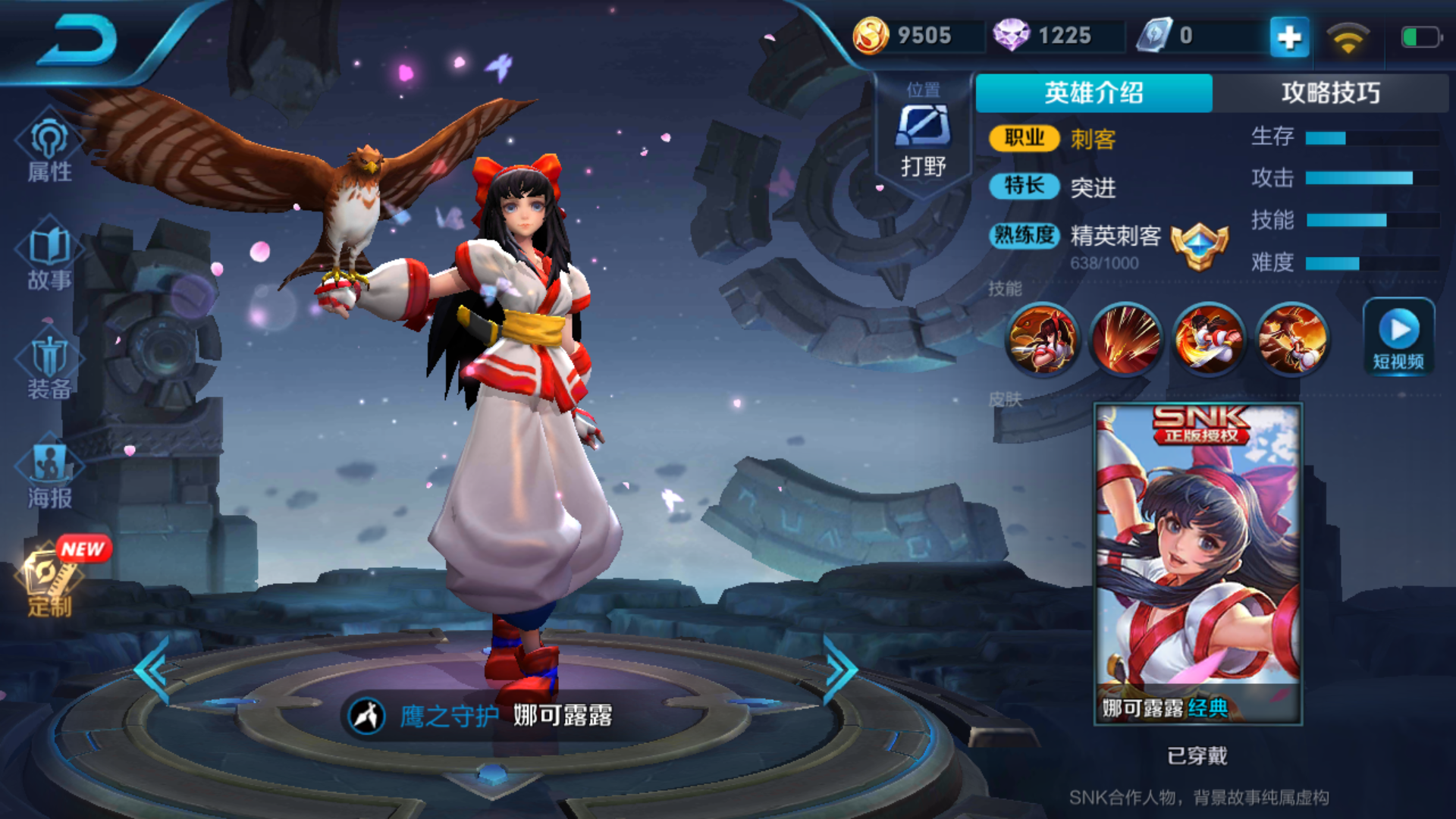Add currency with the plus button
Image resolution: width=1456 pixels, height=819 pixels.
(x=1289, y=36)
